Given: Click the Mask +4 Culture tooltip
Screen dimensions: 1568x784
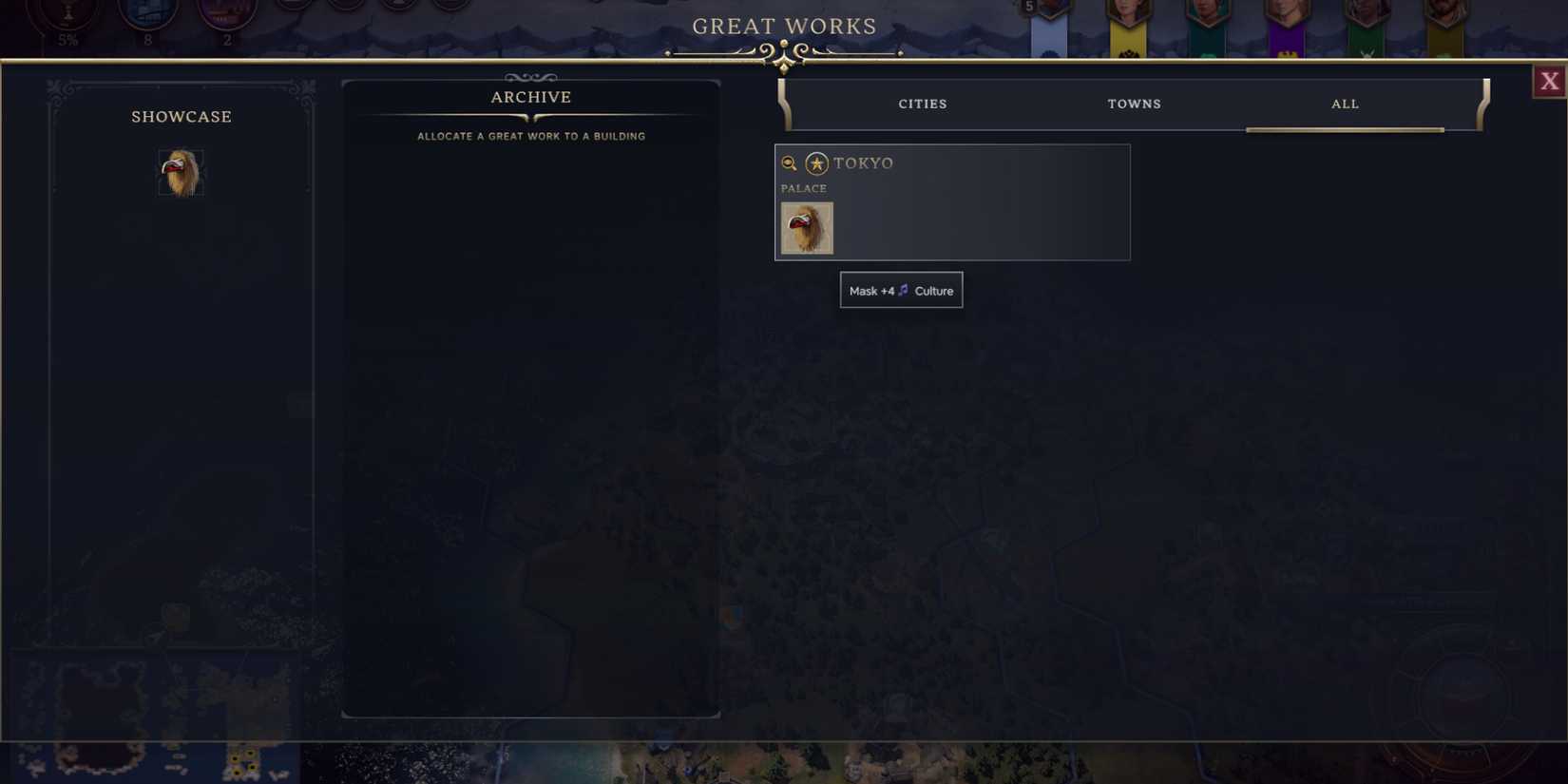Looking at the screenshot, I should pyautogui.click(x=901, y=290).
